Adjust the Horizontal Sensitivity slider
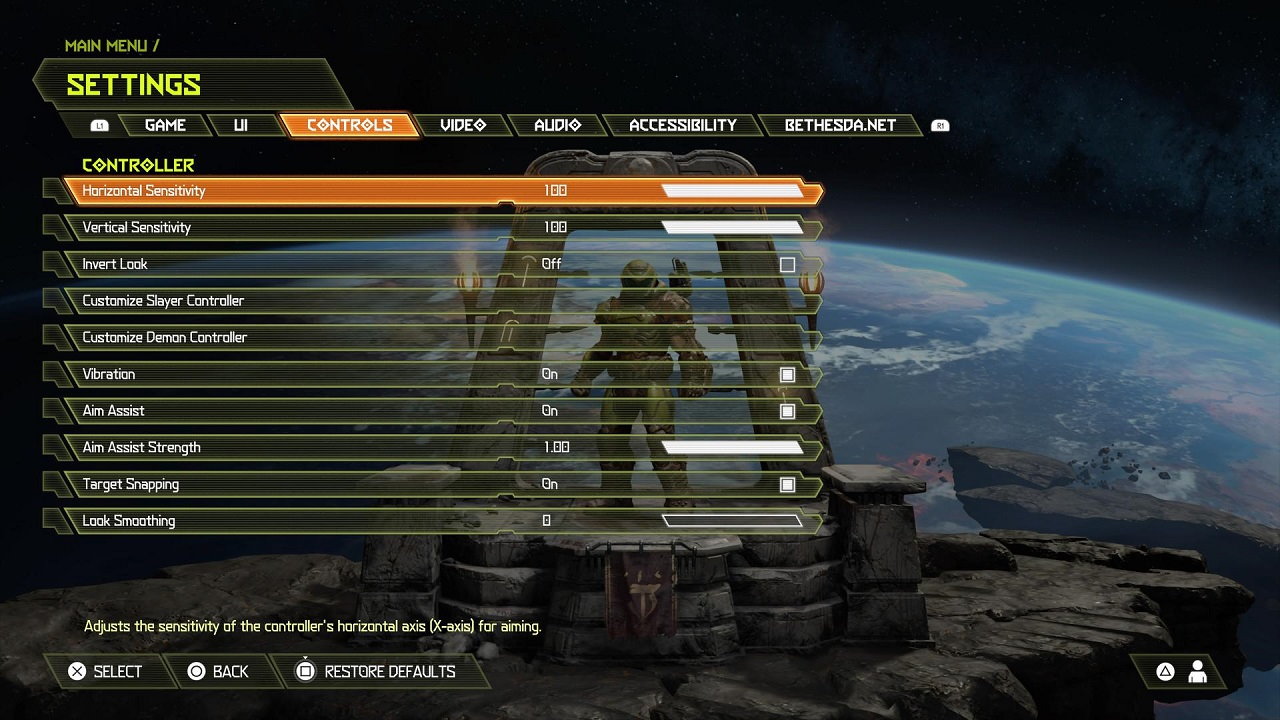1280x720 pixels. pyautogui.click(x=732, y=191)
